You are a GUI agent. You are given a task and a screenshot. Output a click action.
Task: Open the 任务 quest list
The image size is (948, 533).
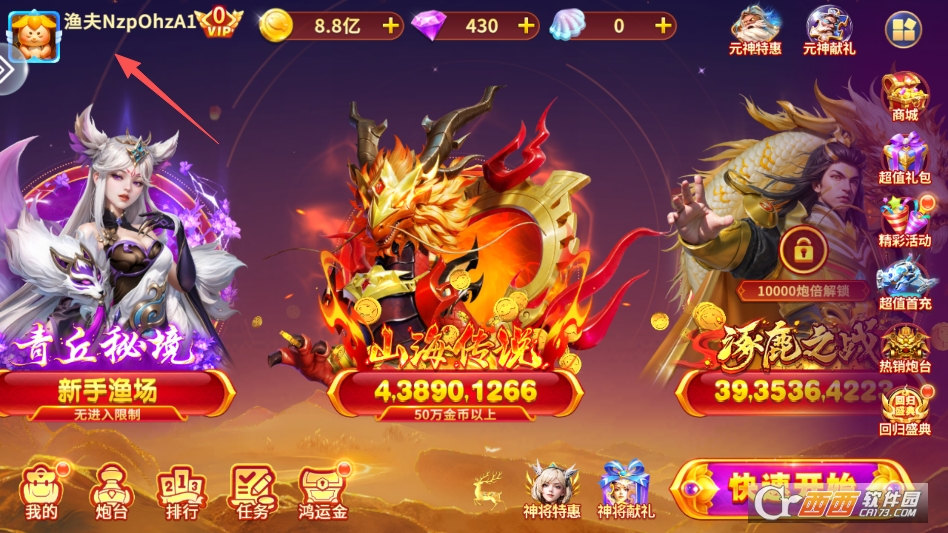point(252,491)
